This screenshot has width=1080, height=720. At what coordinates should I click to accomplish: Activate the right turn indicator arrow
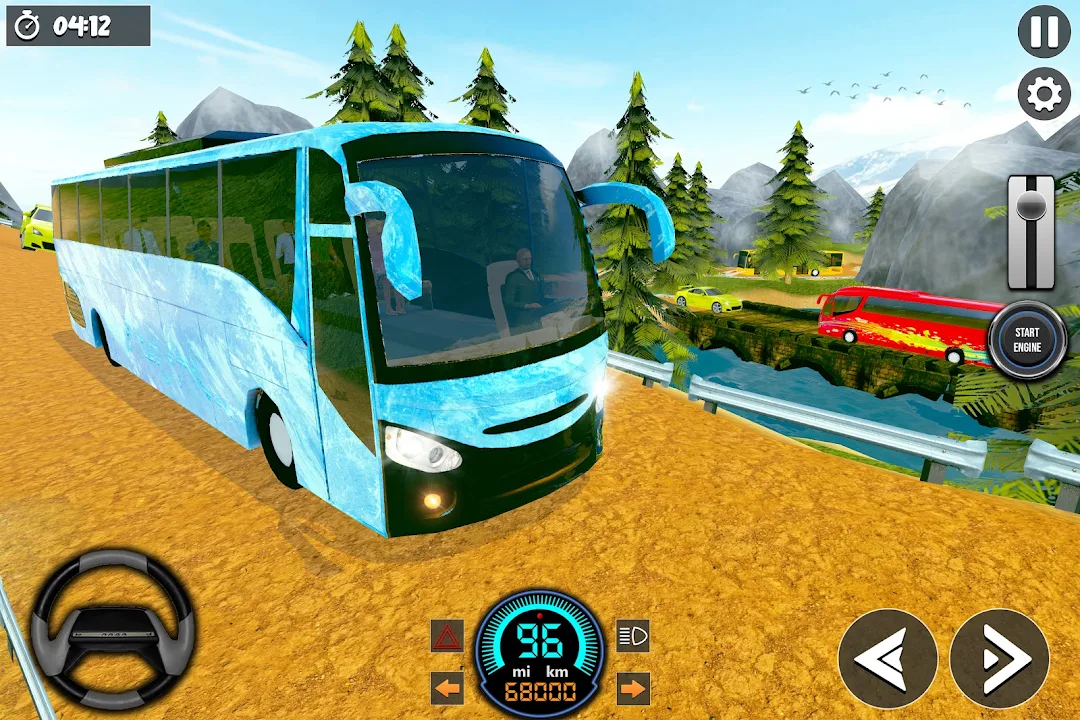click(632, 688)
